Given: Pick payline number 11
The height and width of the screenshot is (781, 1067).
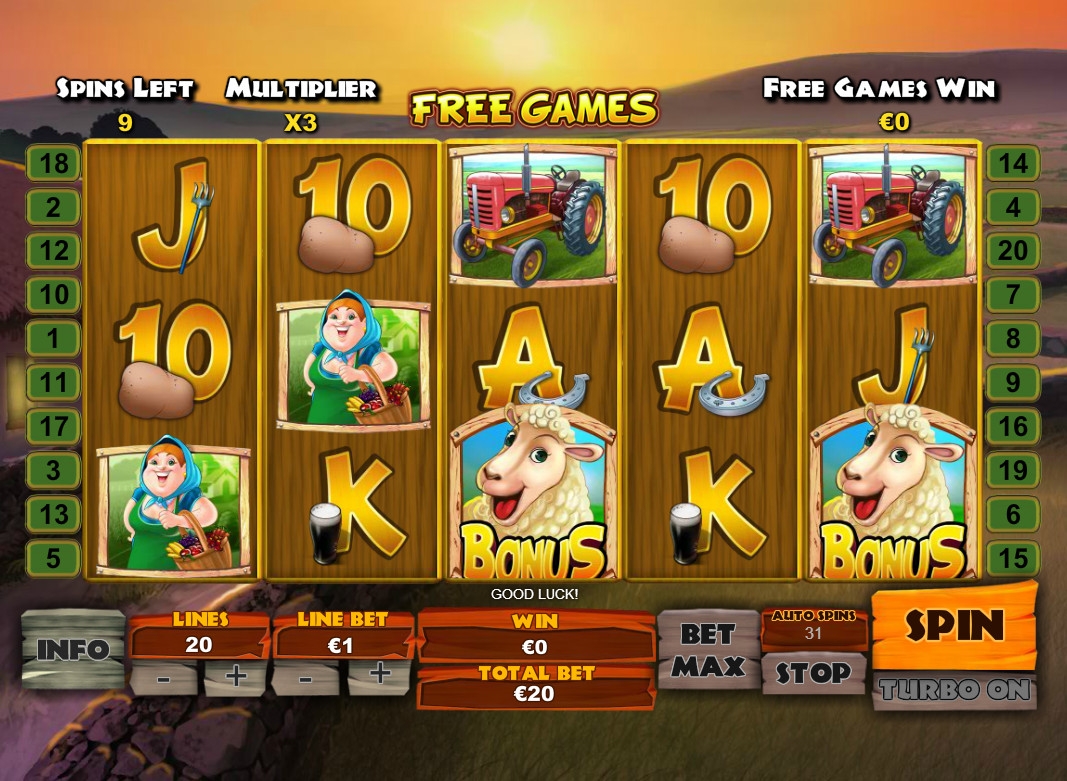Looking at the screenshot, I should [53, 382].
